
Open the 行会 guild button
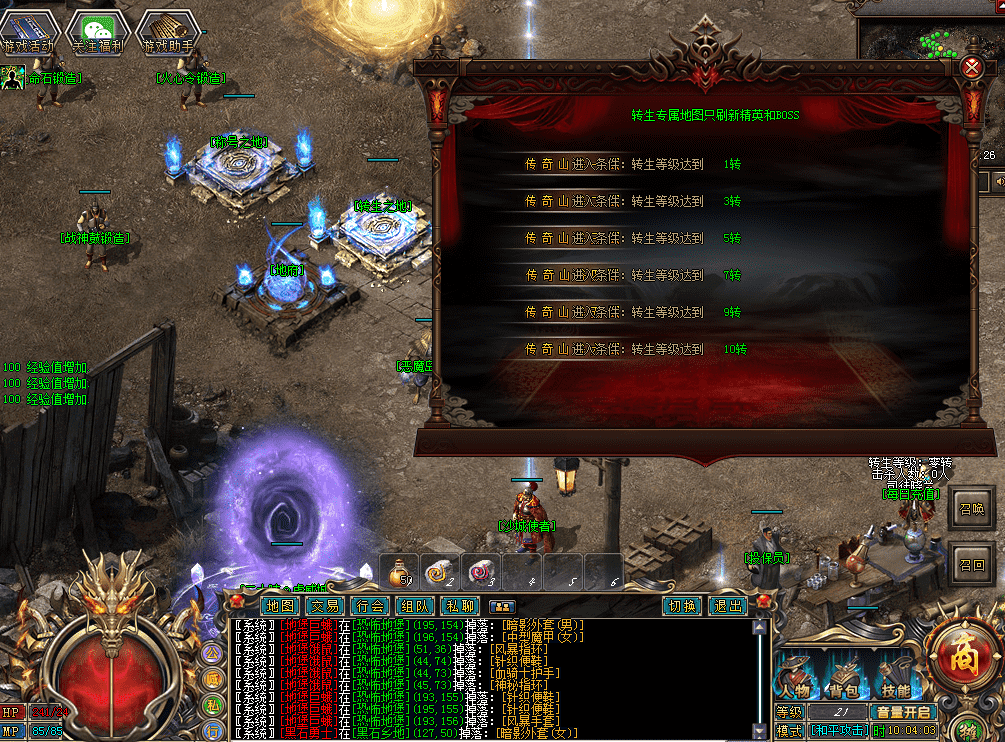pyautogui.click(x=370, y=606)
